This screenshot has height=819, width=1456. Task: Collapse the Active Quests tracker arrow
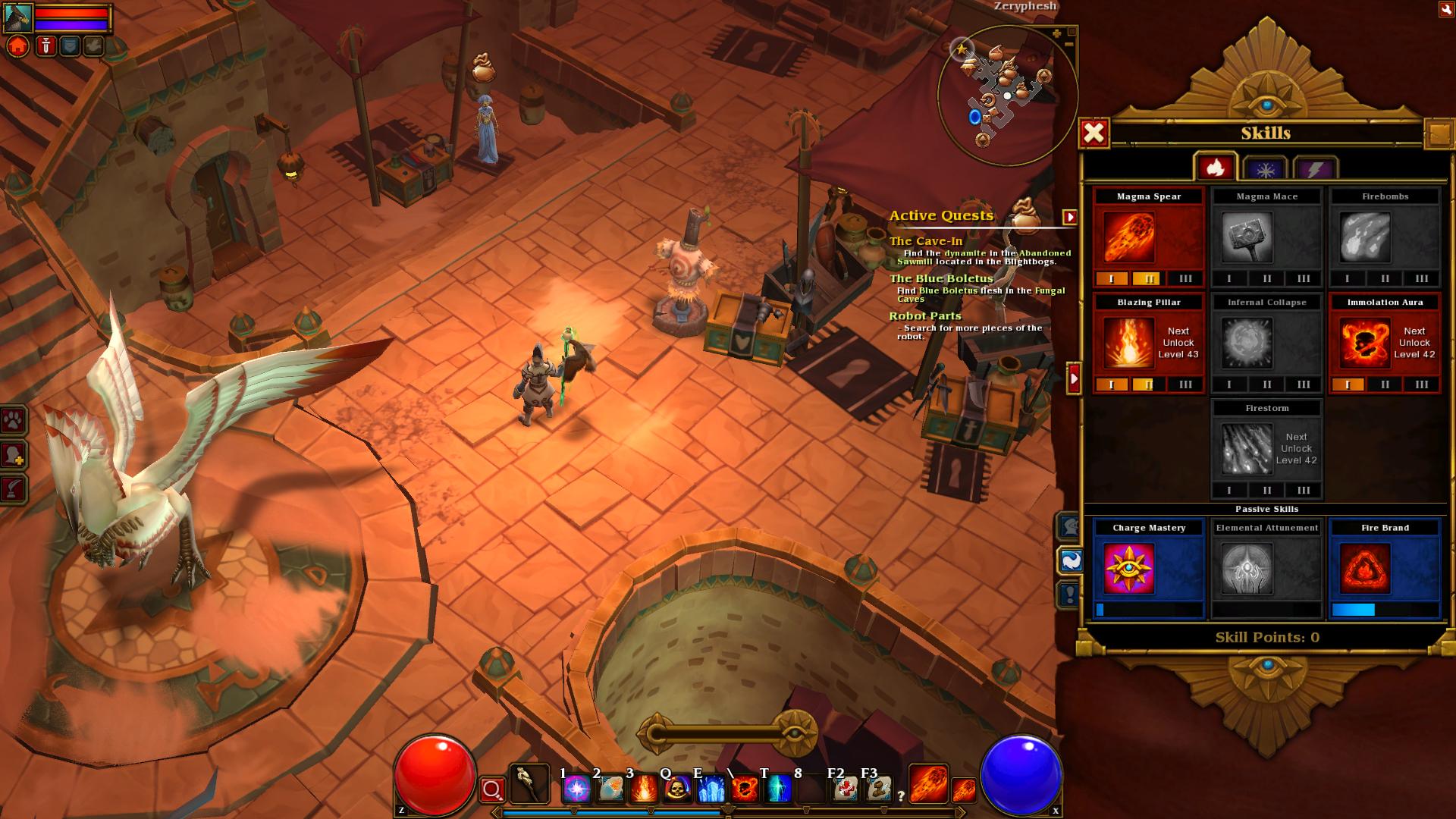click(1069, 218)
